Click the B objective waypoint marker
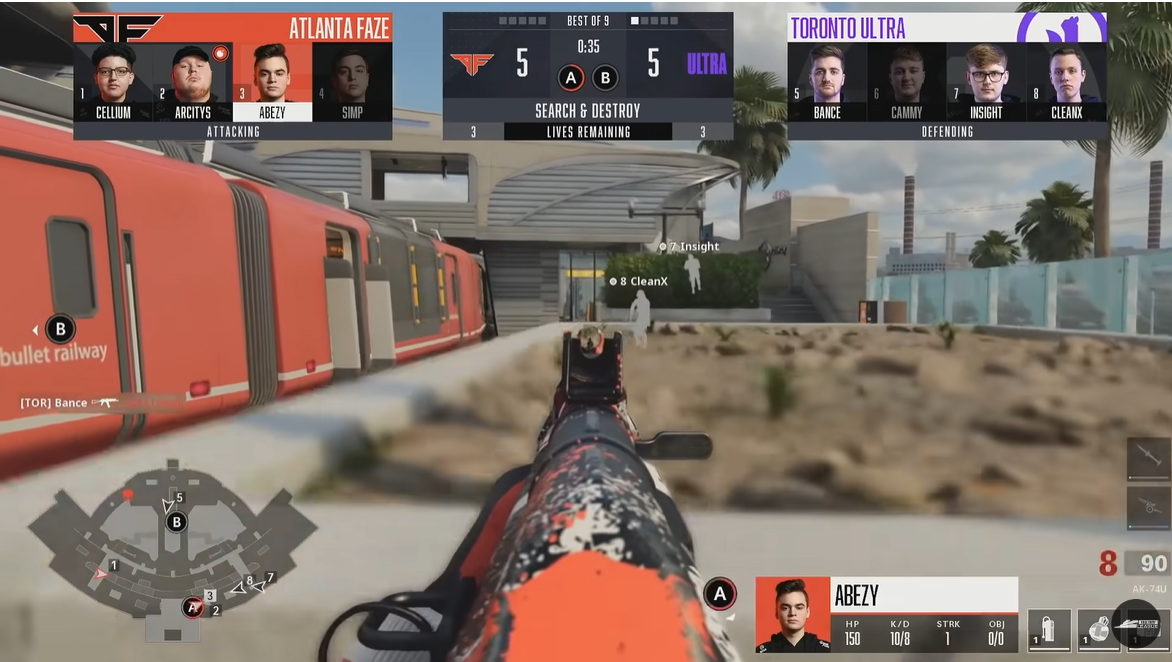Viewport: 1172px width, 662px height. pos(60,329)
